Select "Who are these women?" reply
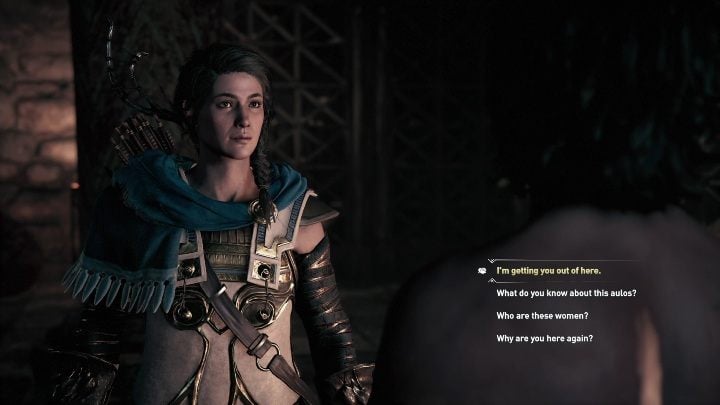720x405 pixels. point(541,316)
